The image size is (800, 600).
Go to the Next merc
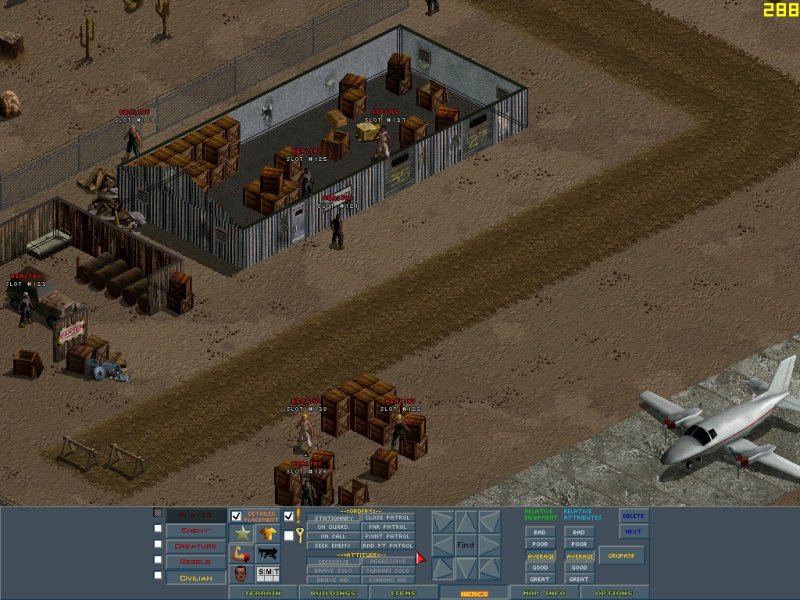(x=634, y=532)
